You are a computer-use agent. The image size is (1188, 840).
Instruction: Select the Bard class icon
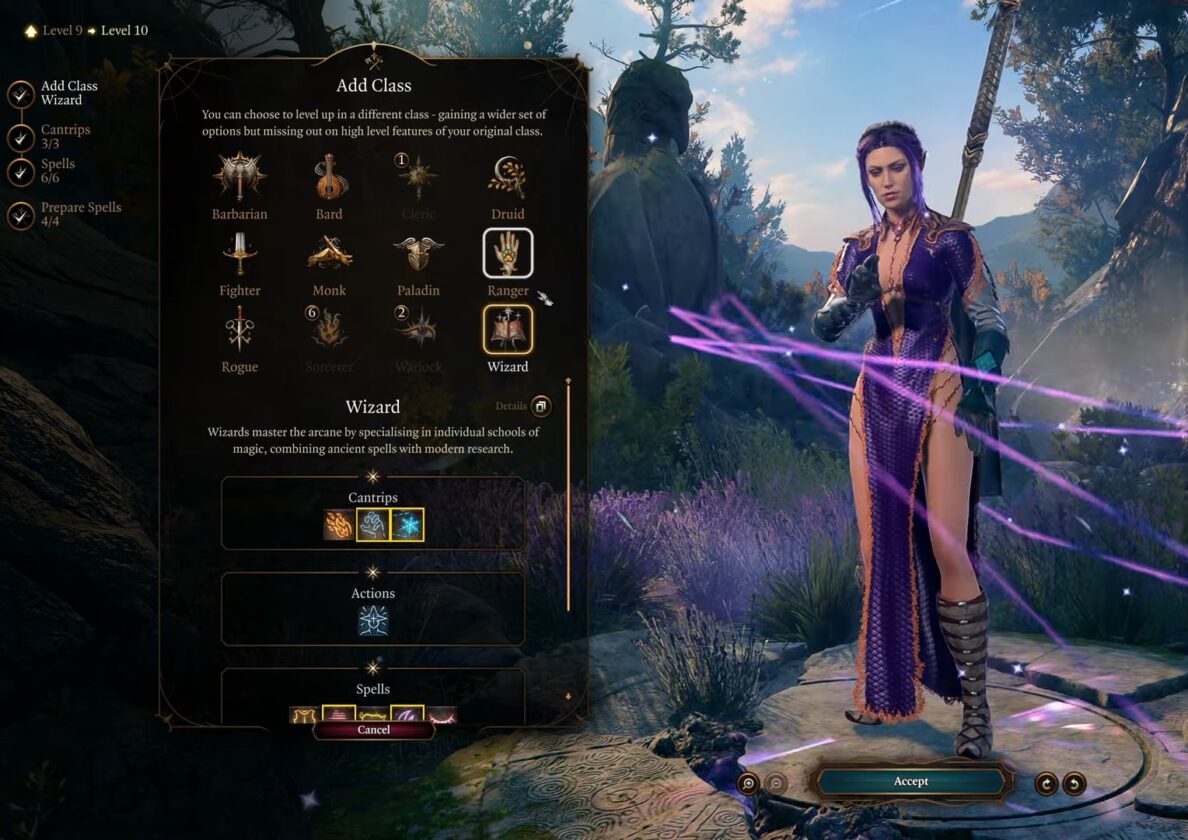click(329, 178)
